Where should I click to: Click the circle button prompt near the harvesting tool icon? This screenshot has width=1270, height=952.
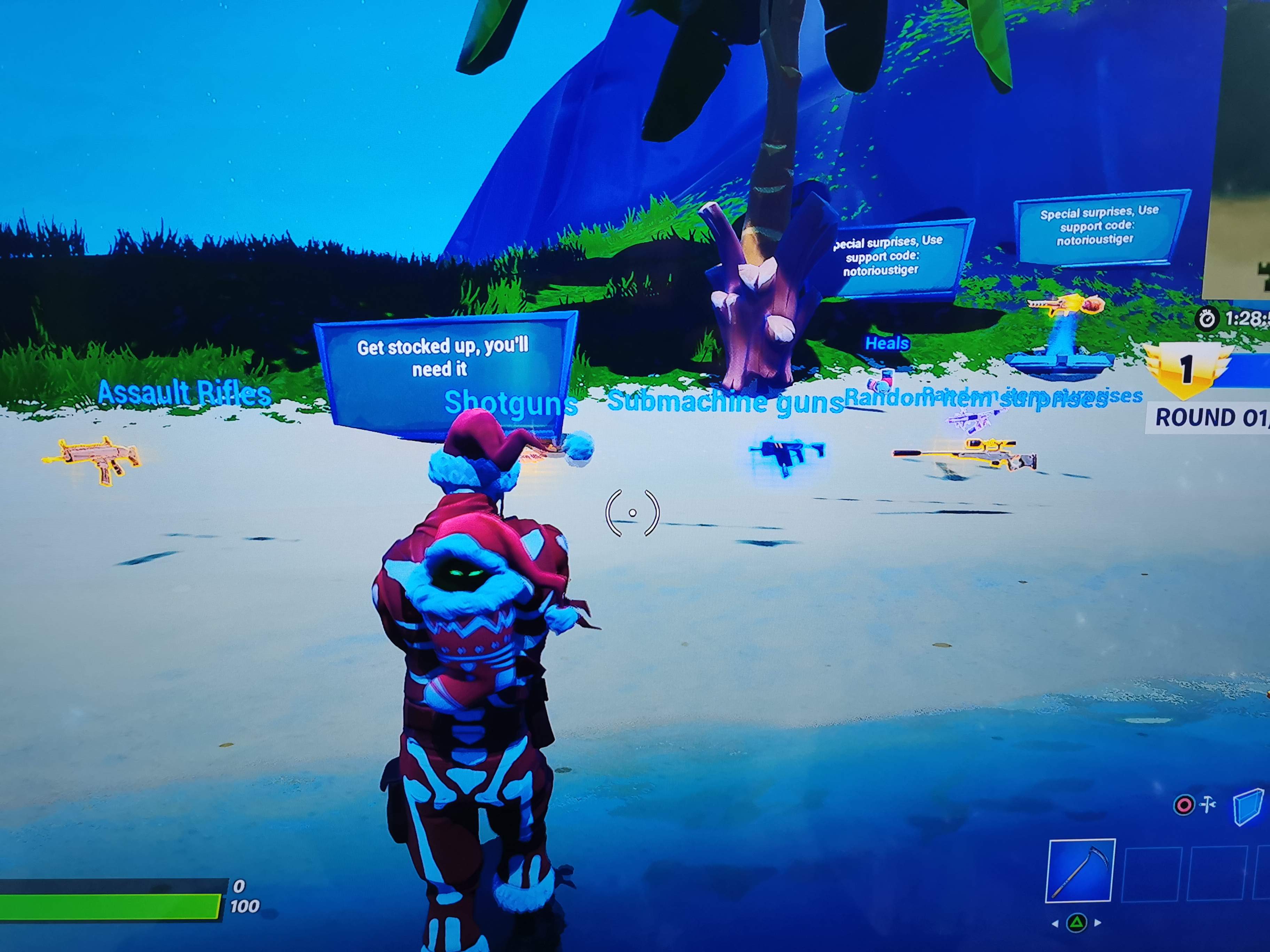pyautogui.click(x=1184, y=804)
